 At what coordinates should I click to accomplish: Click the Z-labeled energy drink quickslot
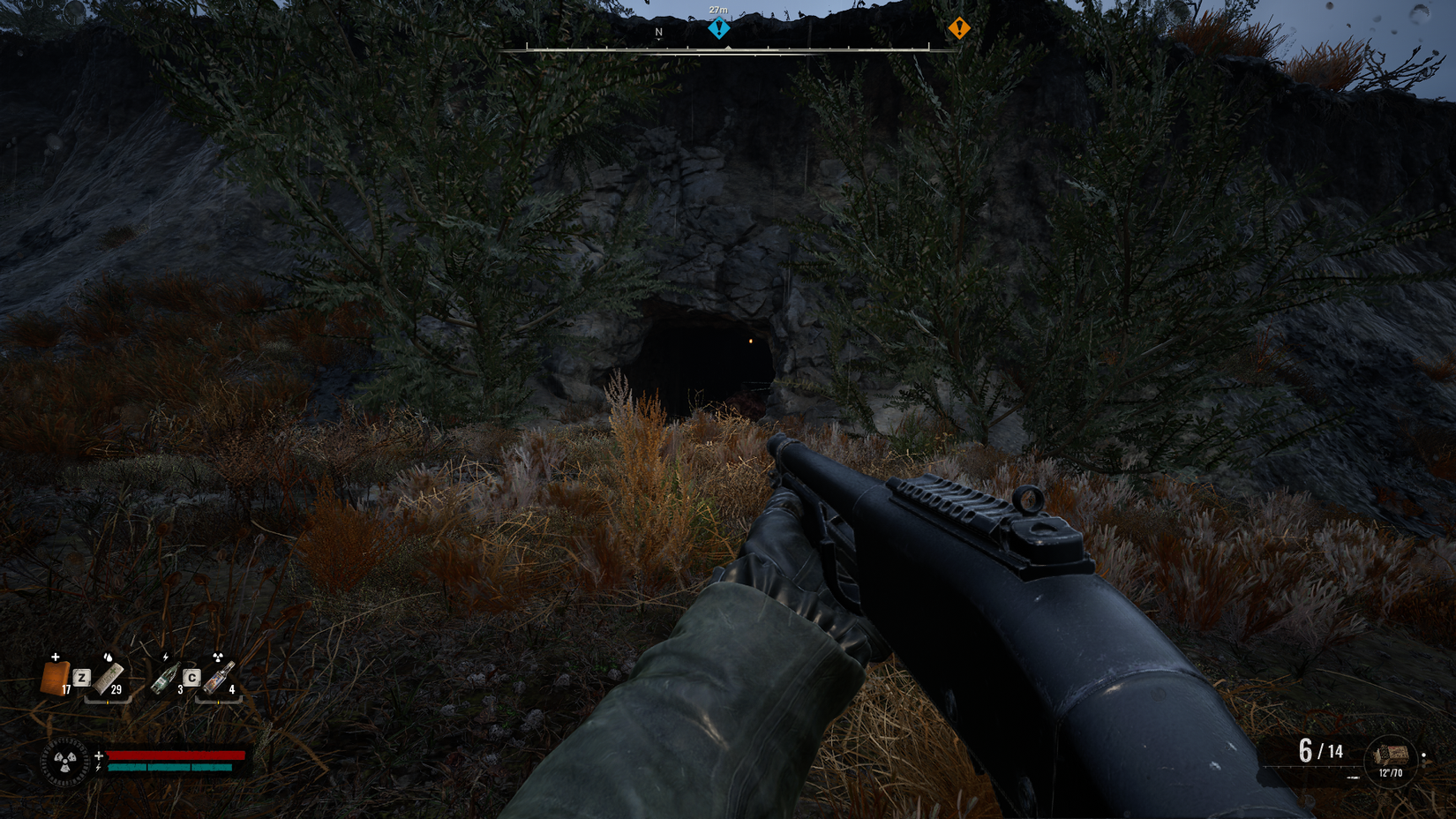point(82,678)
